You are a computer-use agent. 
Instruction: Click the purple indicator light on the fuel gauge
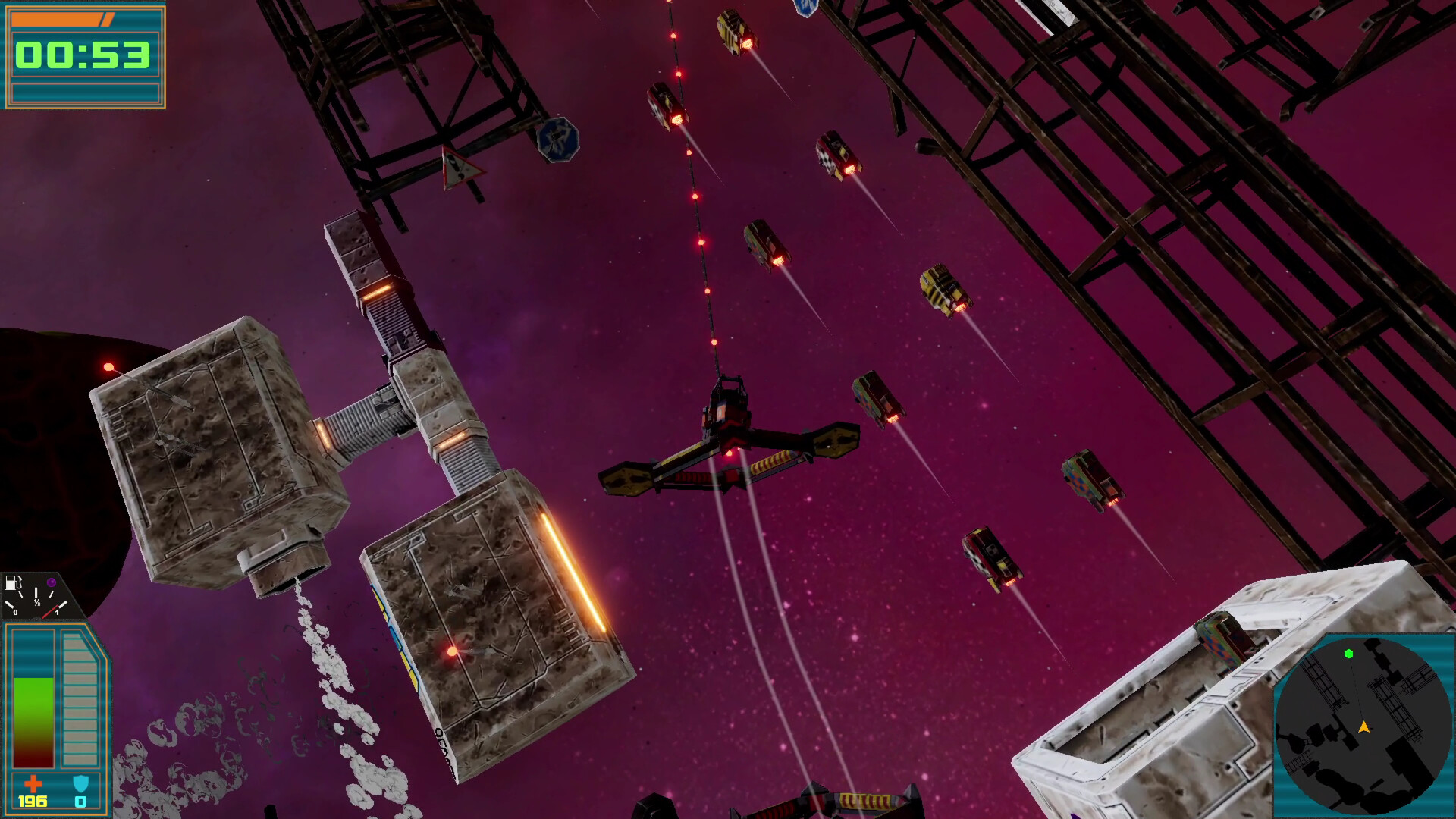51,582
